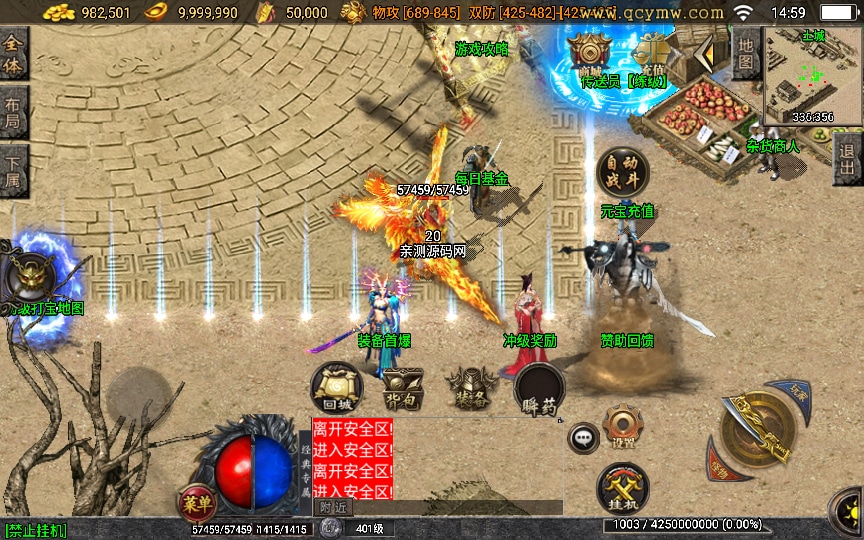Toggle 挂机 auto-idle mode

click(x=622, y=488)
